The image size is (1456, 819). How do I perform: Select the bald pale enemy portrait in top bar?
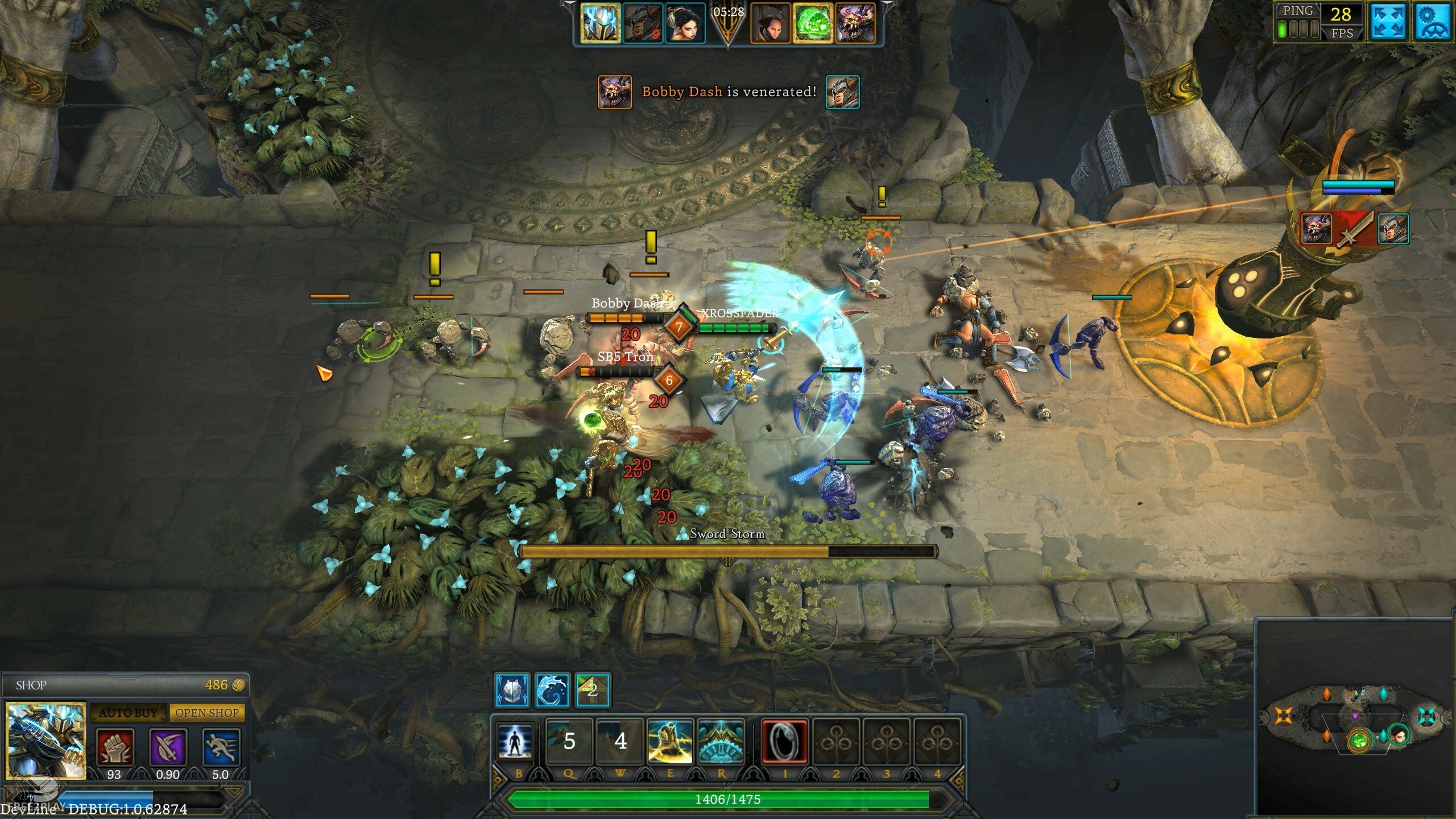click(771, 23)
